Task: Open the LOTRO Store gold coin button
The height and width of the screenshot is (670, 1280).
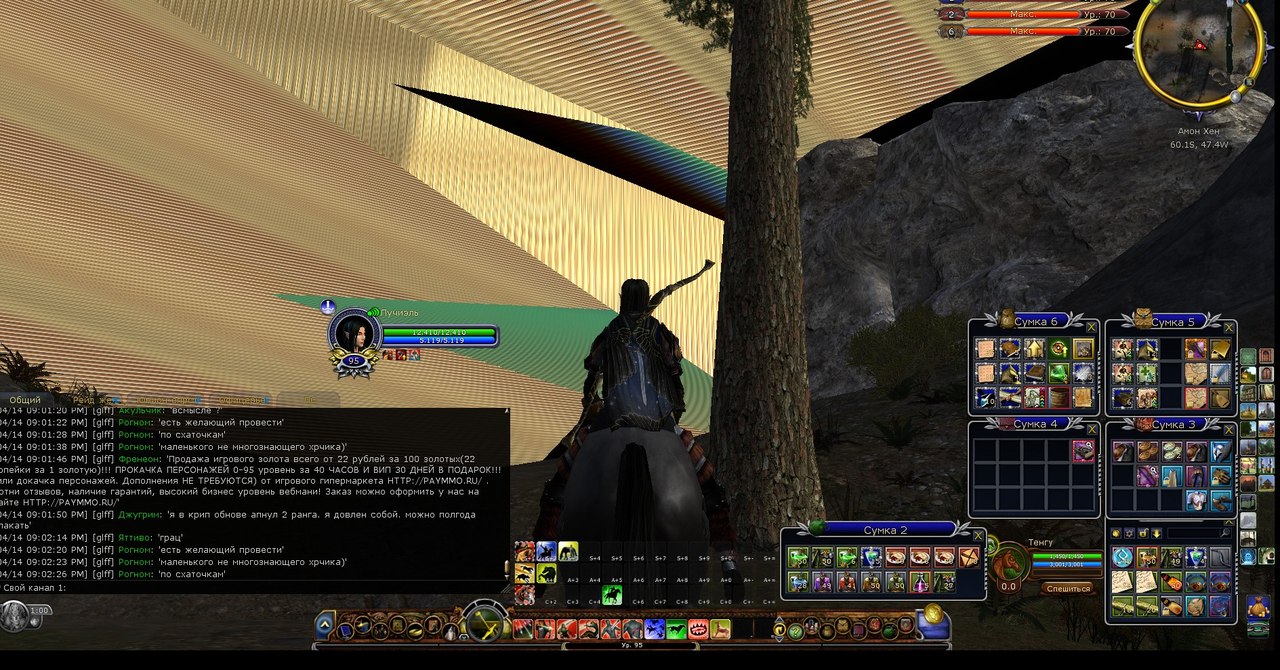Action: [933, 614]
